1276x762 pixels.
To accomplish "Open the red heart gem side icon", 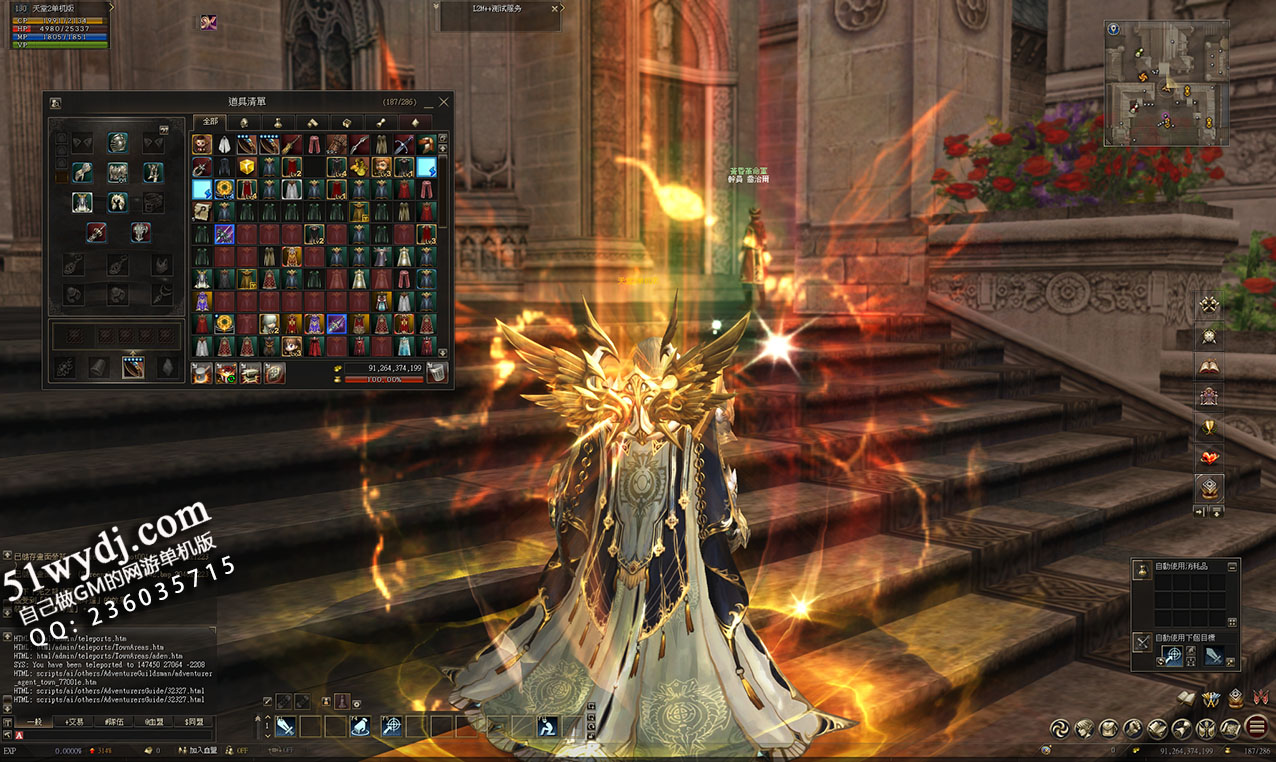I will (x=1210, y=458).
